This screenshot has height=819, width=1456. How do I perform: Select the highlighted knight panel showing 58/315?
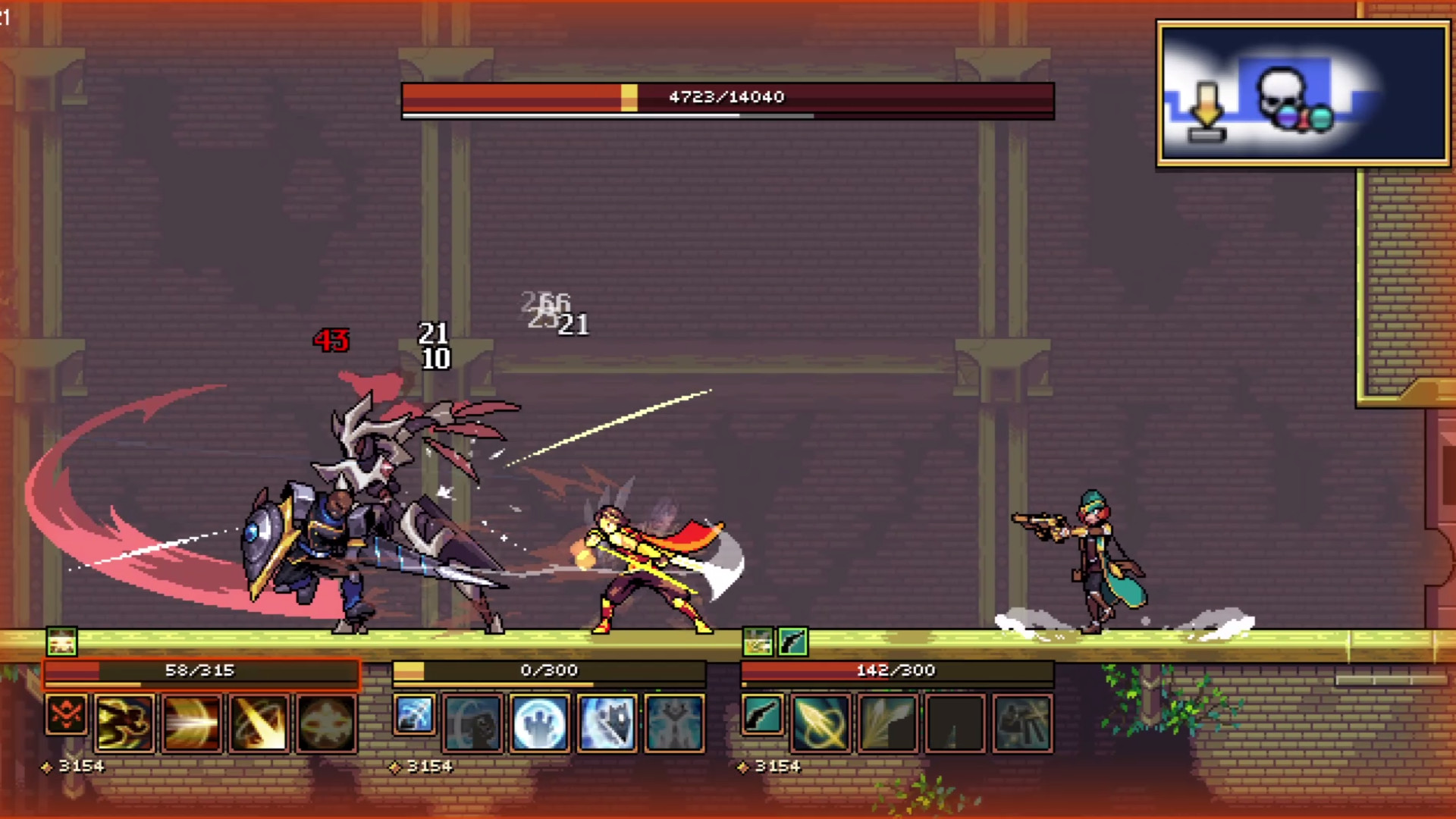coord(201,670)
